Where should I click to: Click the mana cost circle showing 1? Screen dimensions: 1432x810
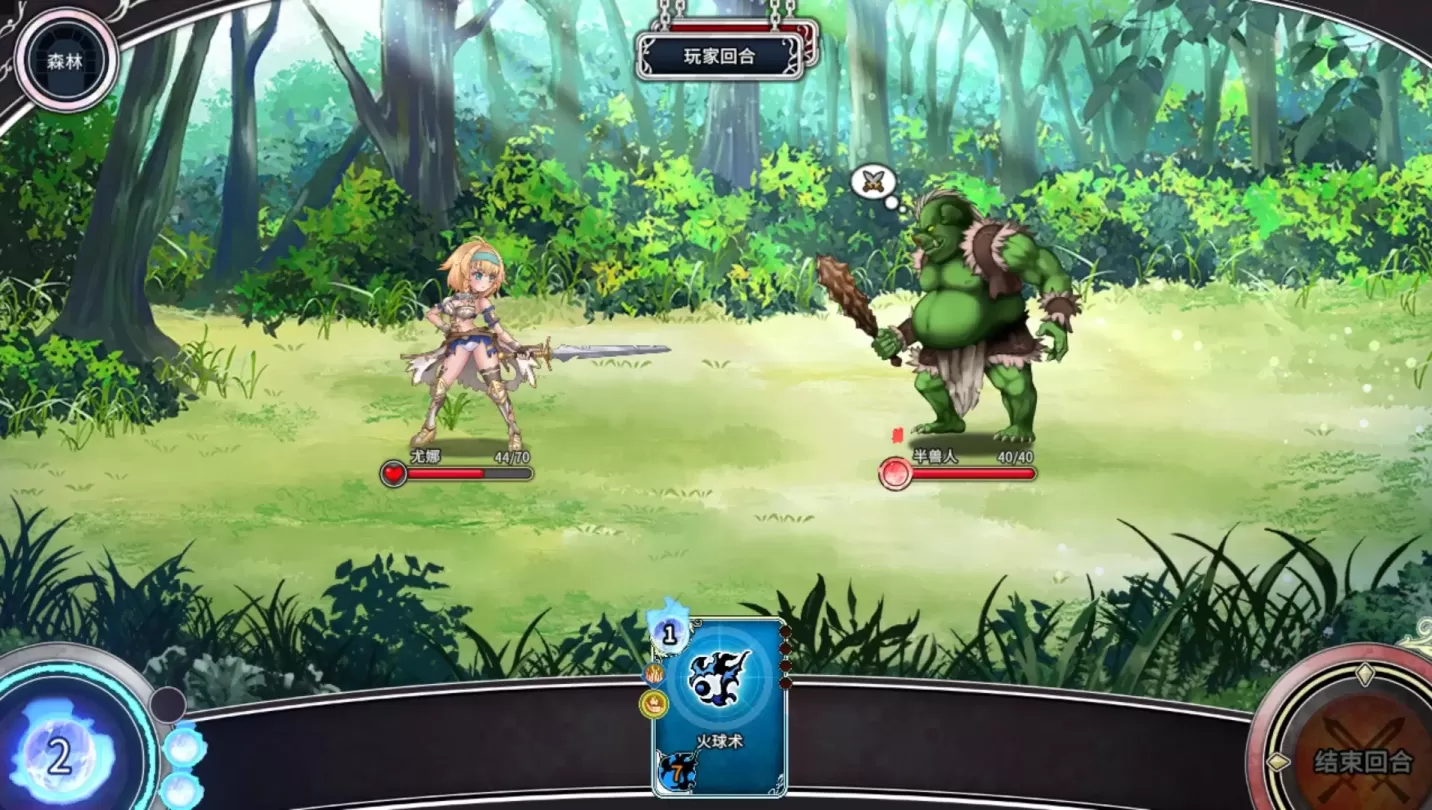tap(668, 636)
